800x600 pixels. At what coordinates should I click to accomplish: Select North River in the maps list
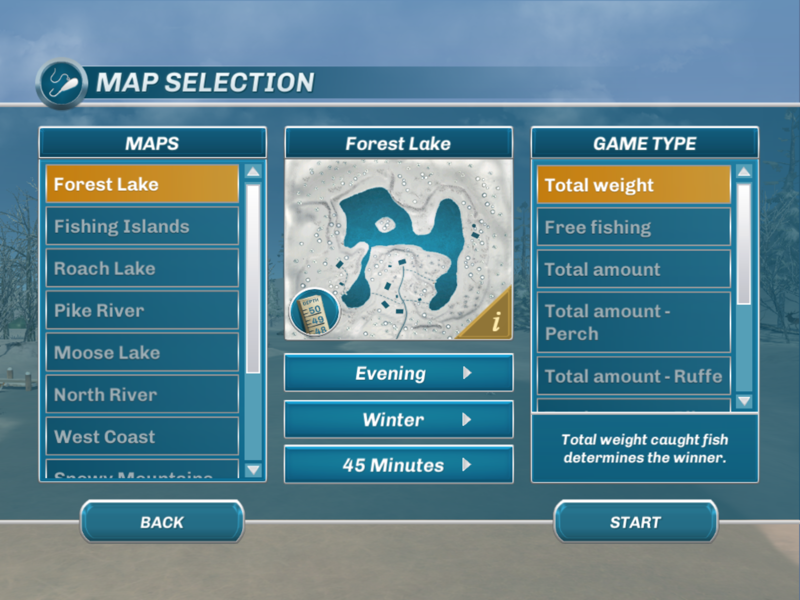pyautogui.click(x=142, y=395)
